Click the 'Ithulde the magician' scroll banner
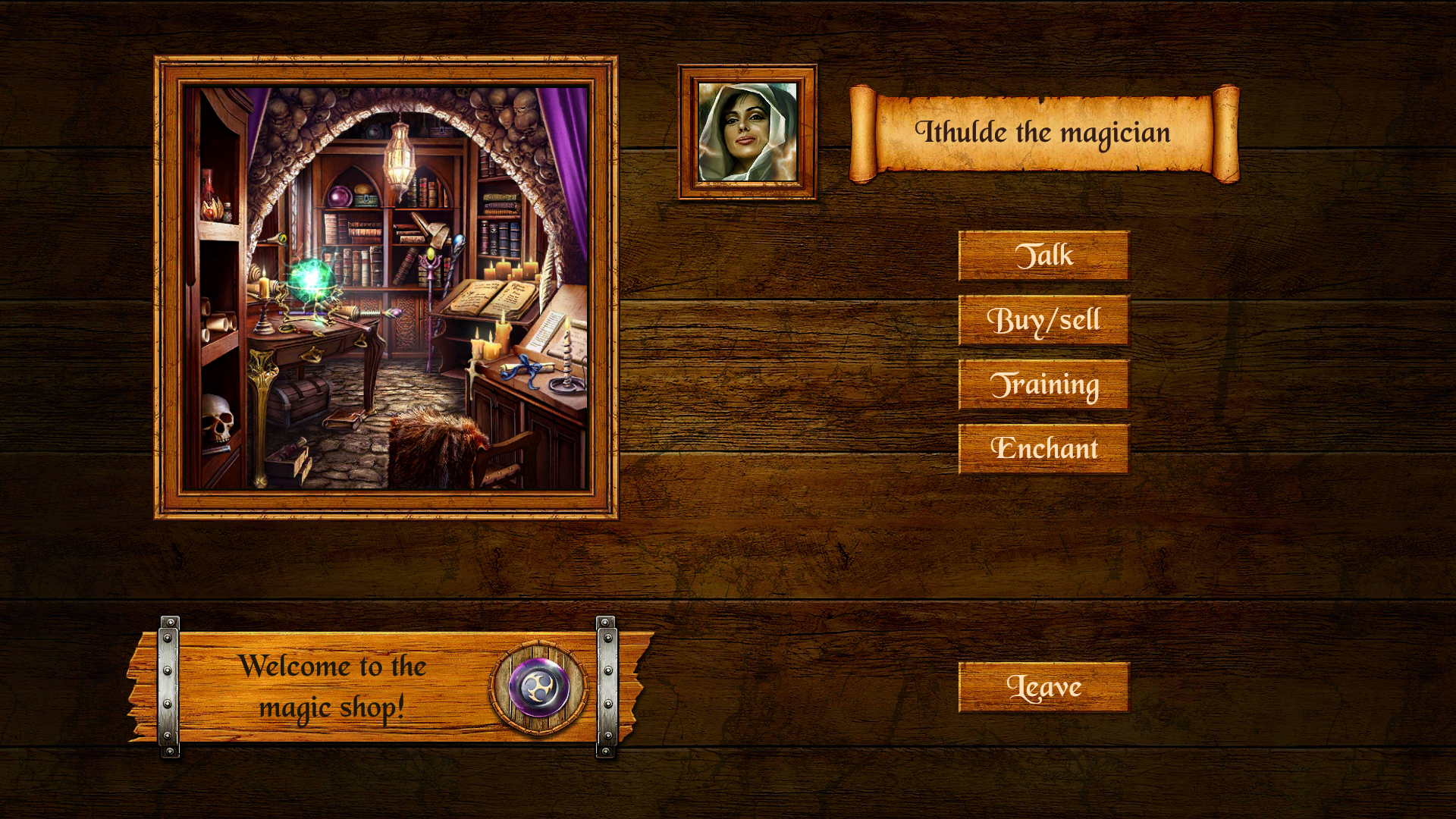The height and width of the screenshot is (819, 1456). (x=1045, y=132)
